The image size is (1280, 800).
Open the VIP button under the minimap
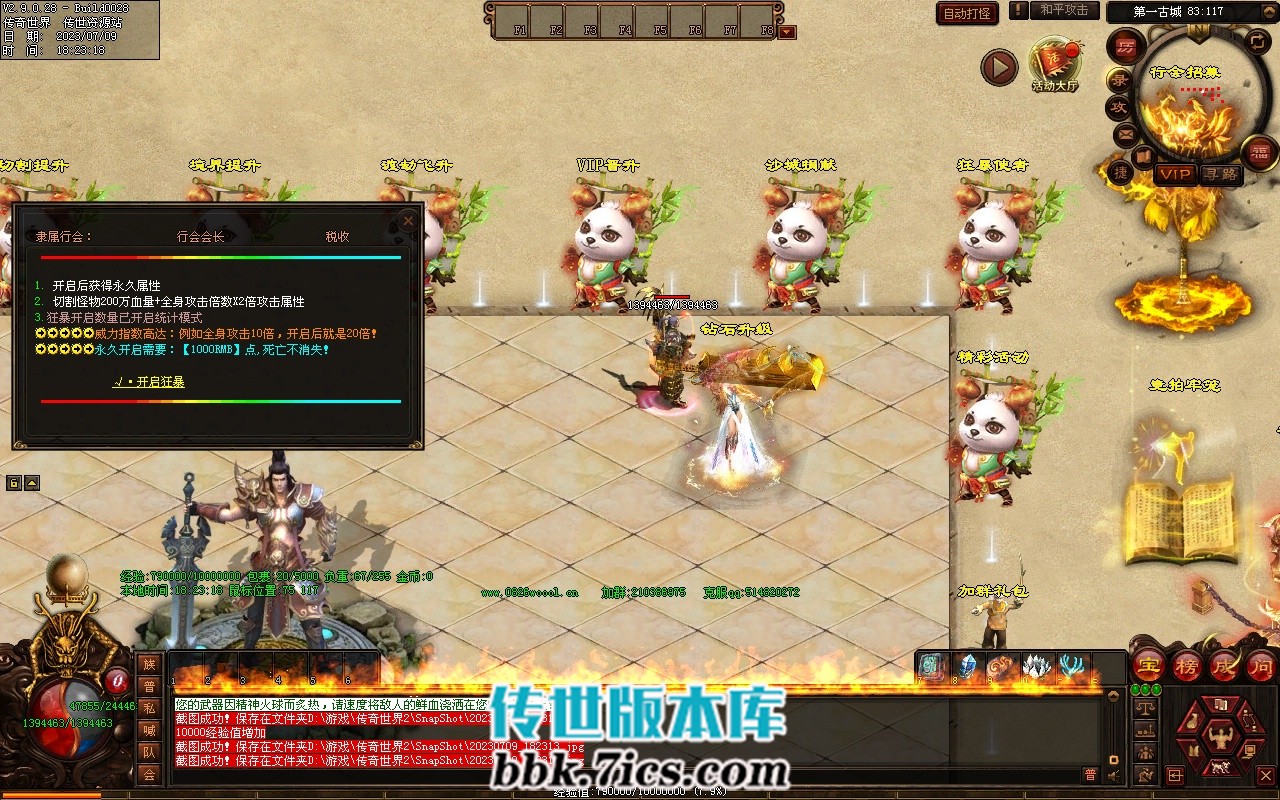coord(1175,174)
